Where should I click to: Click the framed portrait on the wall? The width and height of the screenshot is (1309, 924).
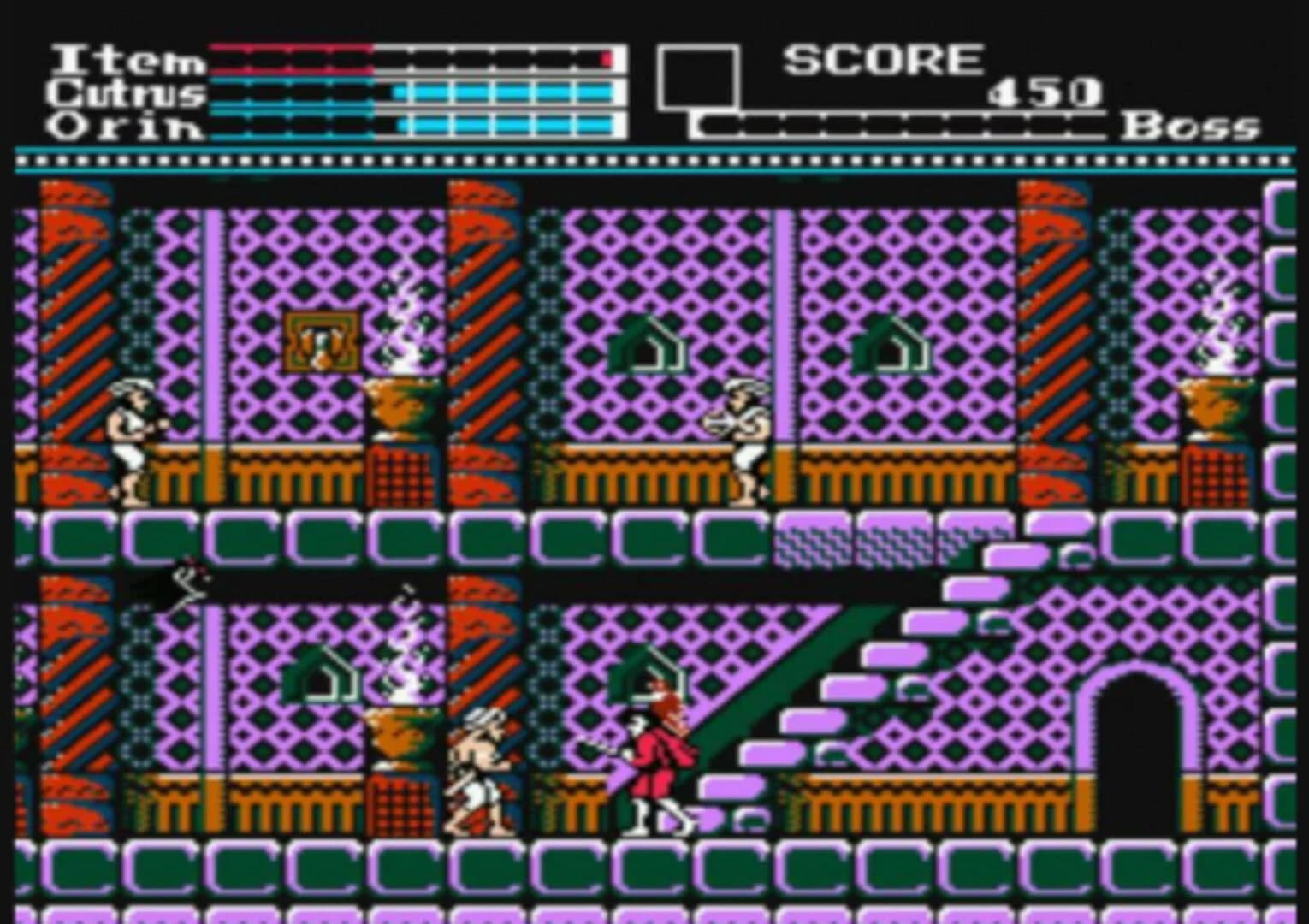[x=323, y=341]
